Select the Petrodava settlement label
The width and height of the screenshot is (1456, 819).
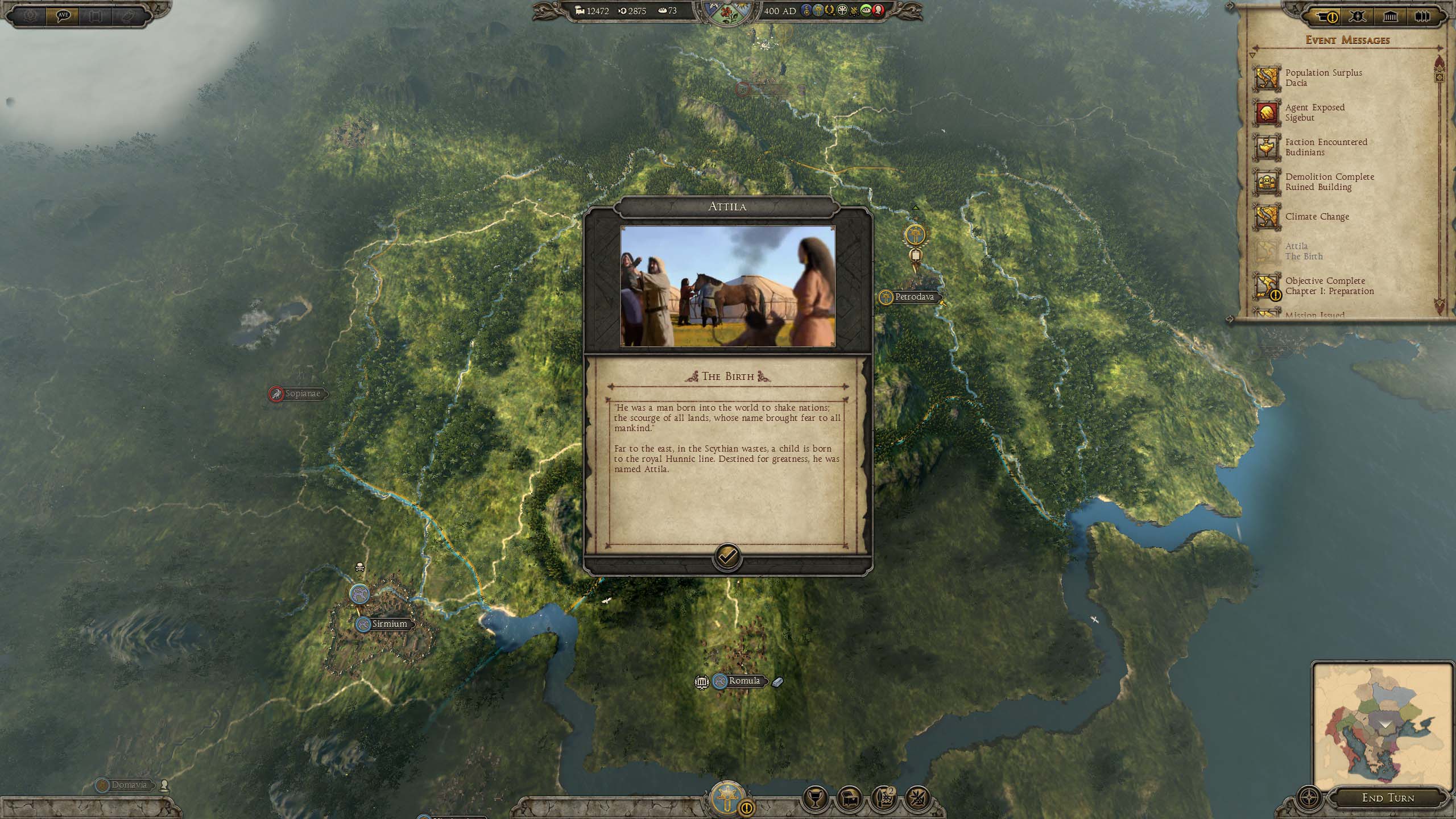pos(913,297)
